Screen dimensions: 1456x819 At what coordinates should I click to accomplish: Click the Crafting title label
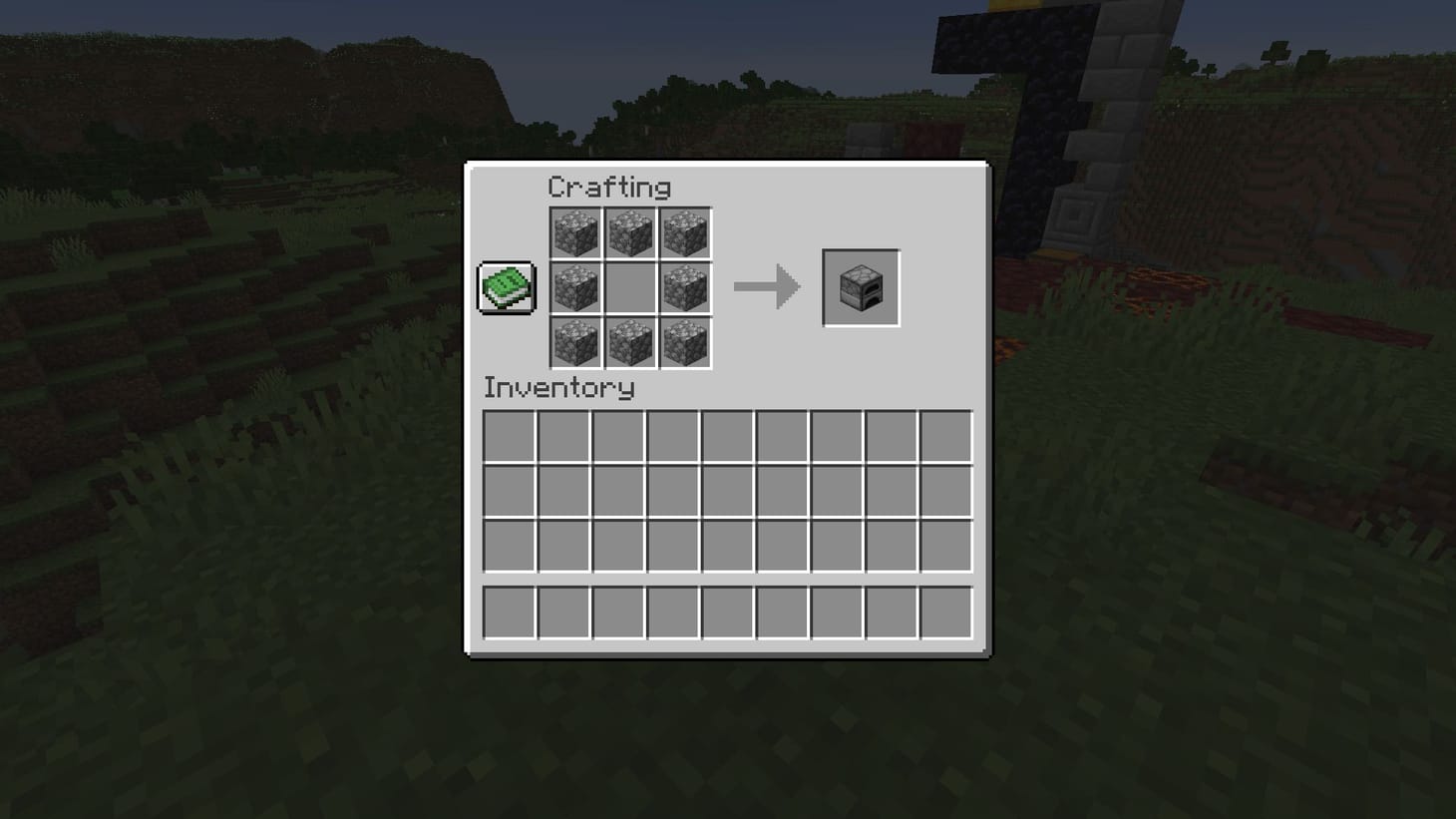click(x=610, y=188)
